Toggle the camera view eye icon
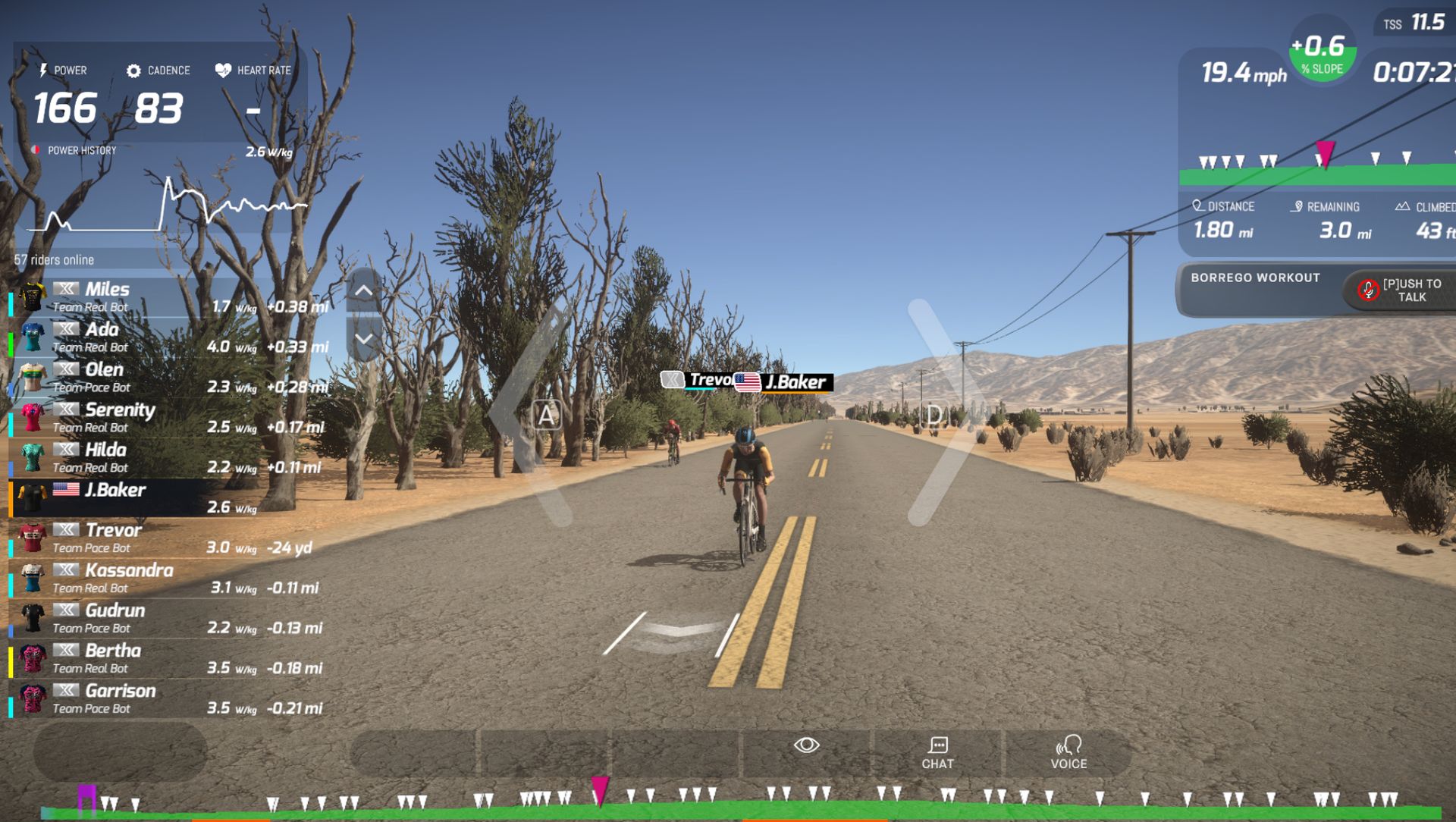 point(806,745)
